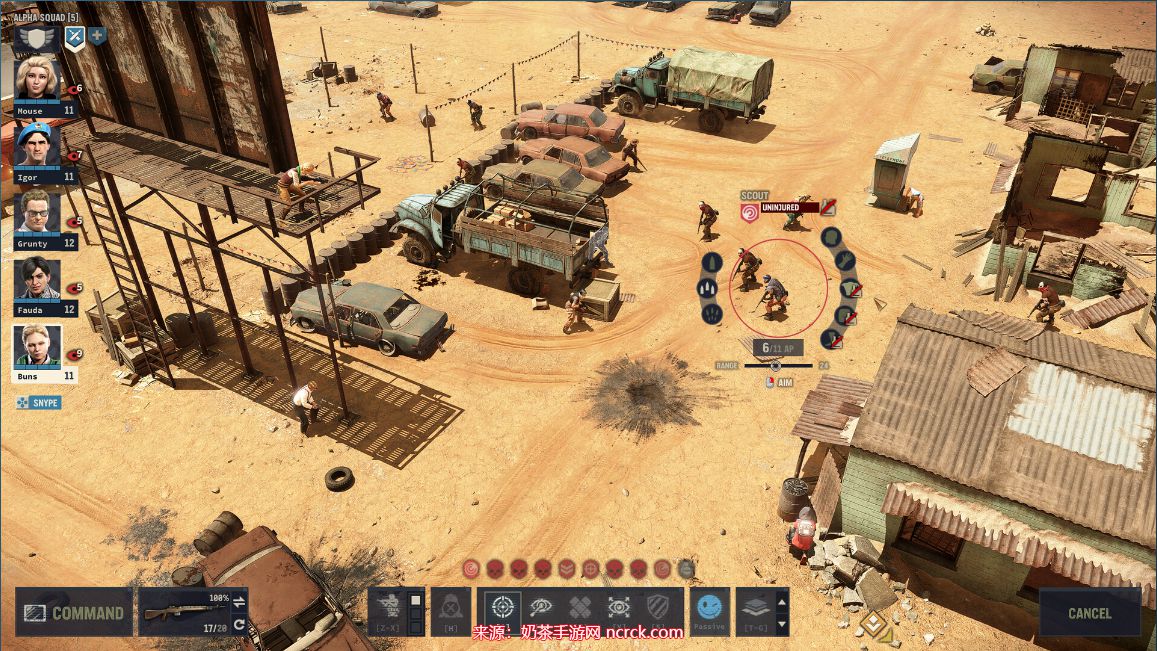Screen dimensions: 1157x651
Task: Choose single bullet firing mode
Action: coord(711,263)
